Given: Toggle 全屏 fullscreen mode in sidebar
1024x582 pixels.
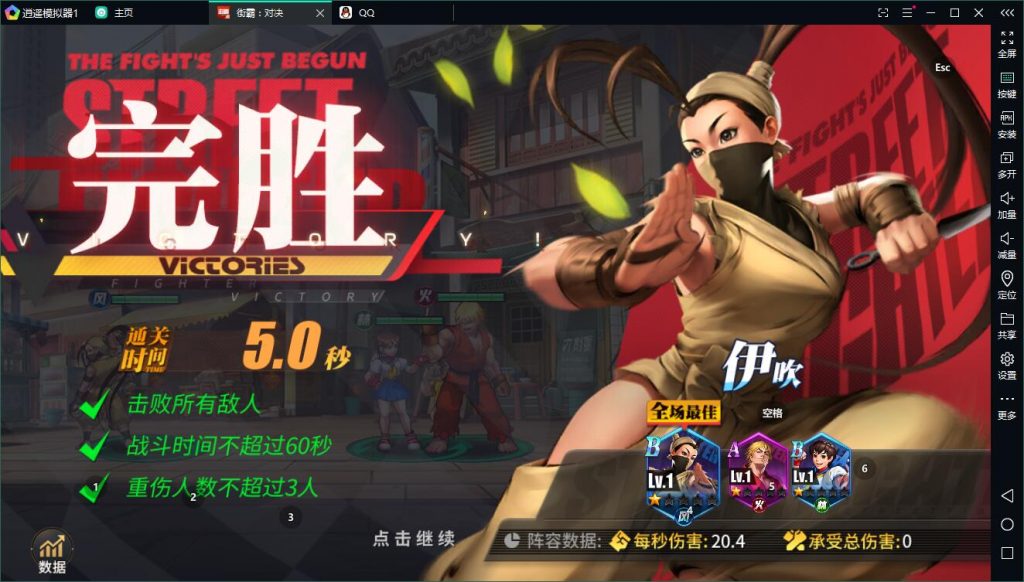Looking at the screenshot, I should tap(1007, 43).
